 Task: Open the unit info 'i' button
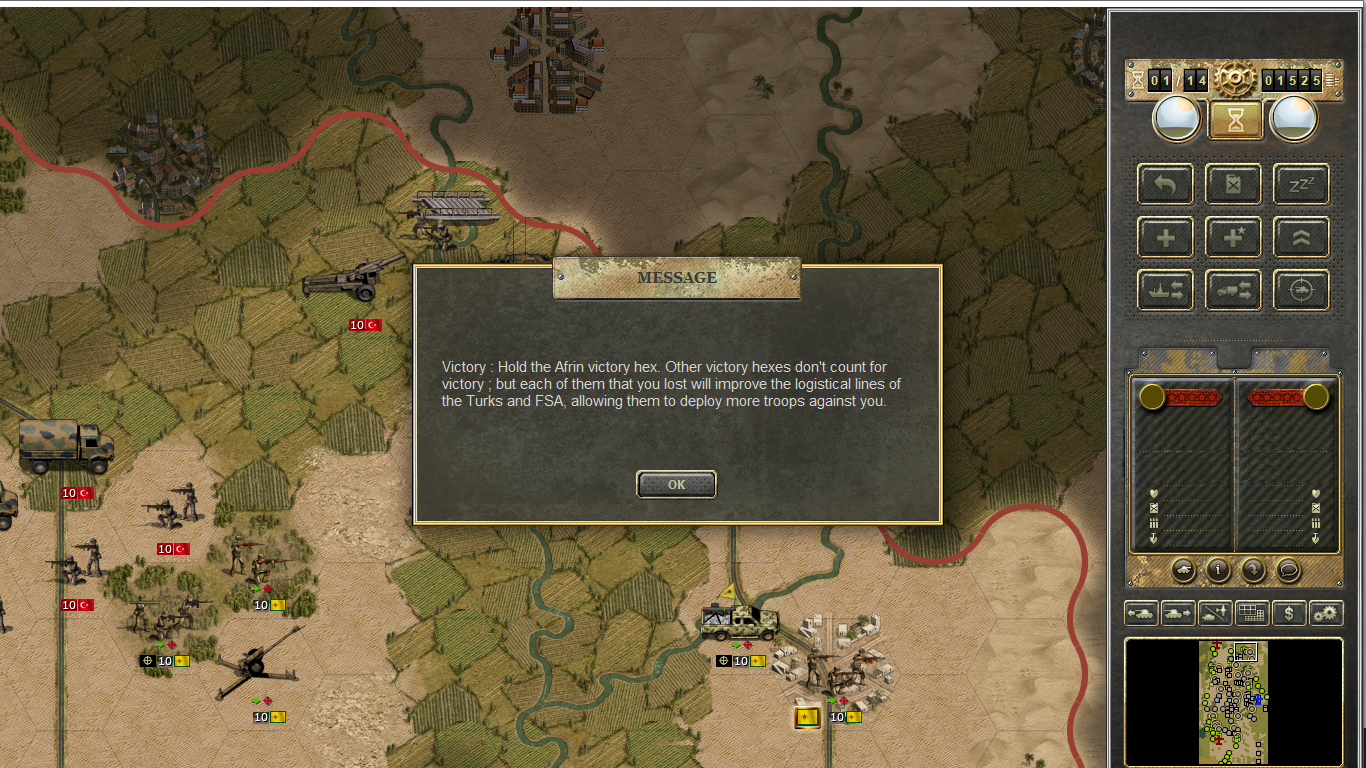pyautogui.click(x=1218, y=570)
